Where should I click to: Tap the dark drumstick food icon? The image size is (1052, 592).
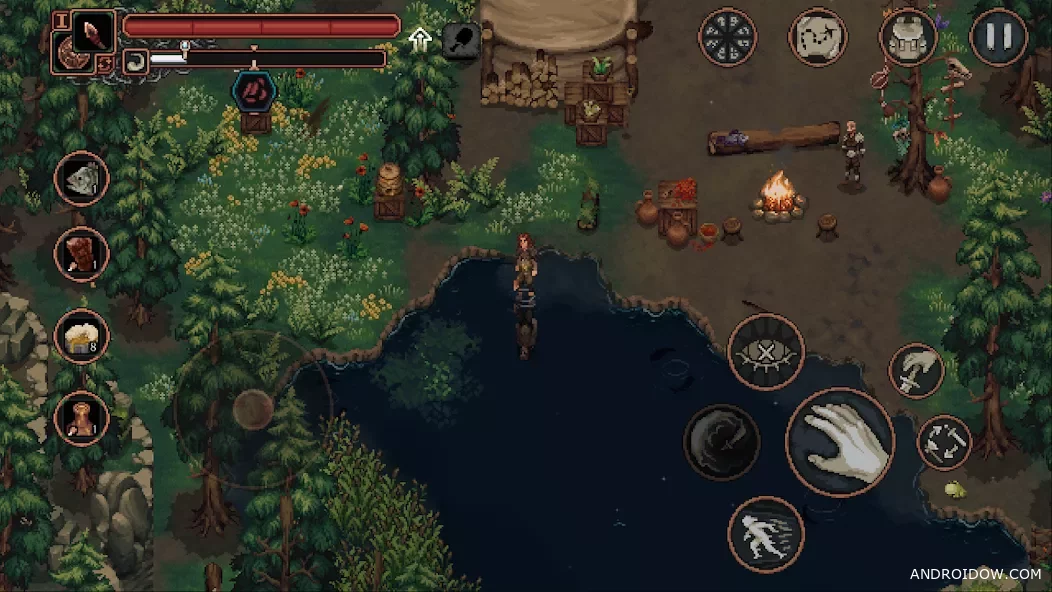point(459,41)
